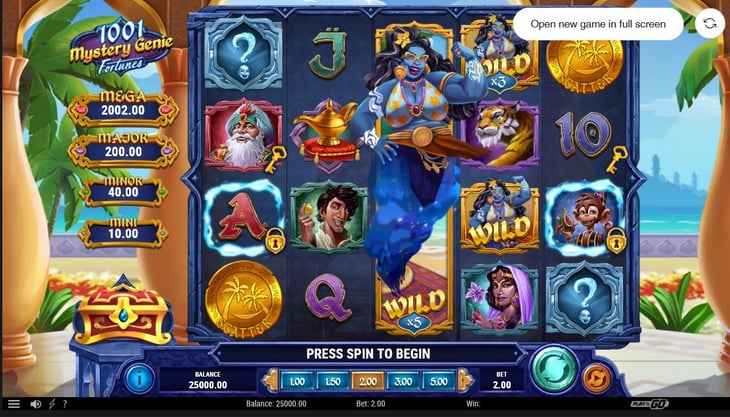Increase bet with the right gold arrow

tap(463, 381)
